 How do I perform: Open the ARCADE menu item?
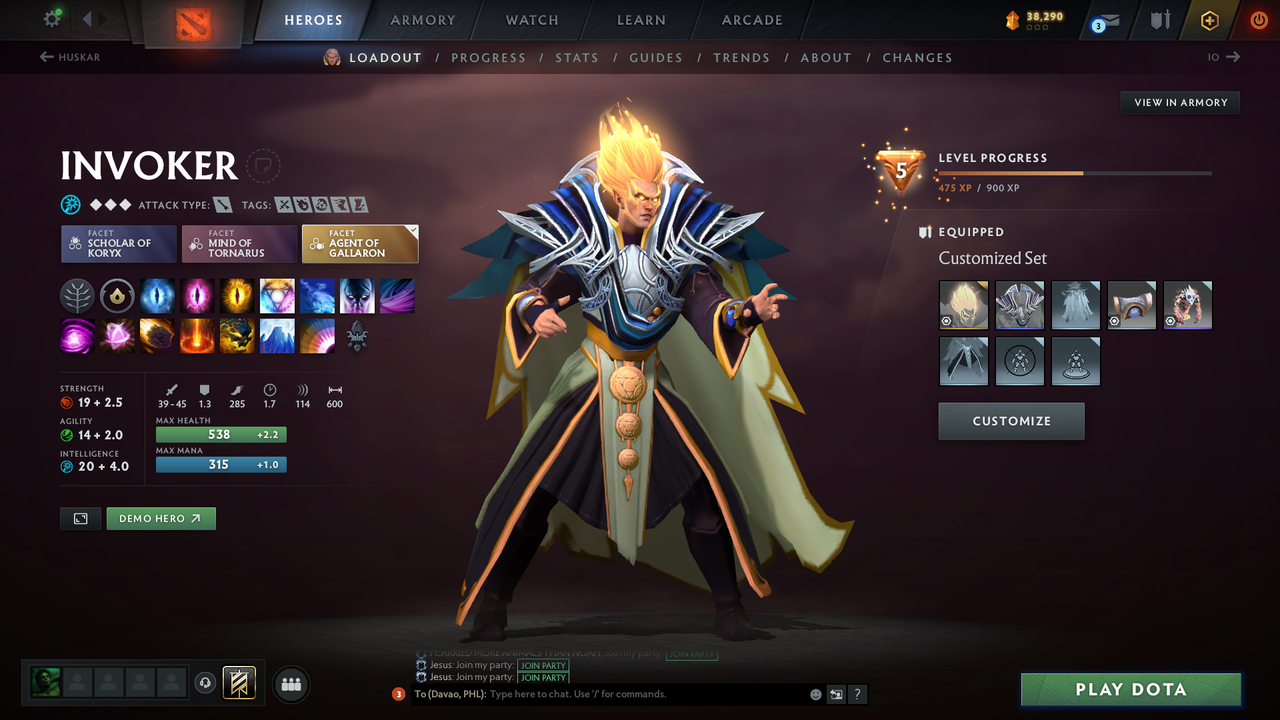[x=751, y=19]
